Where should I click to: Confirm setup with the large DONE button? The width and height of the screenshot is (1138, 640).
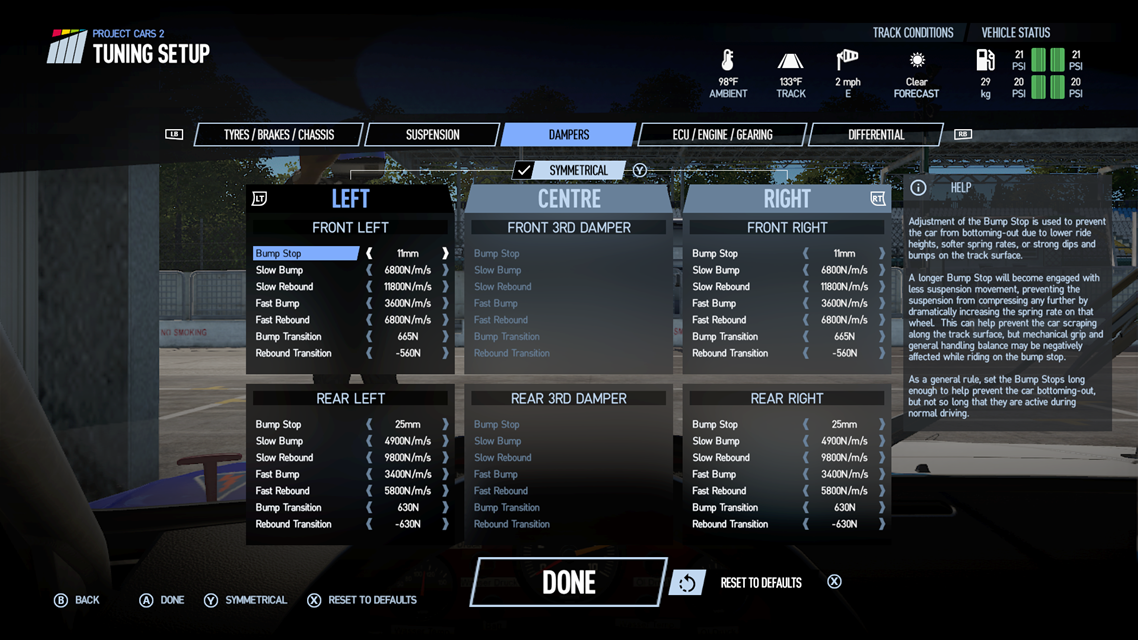click(568, 582)
